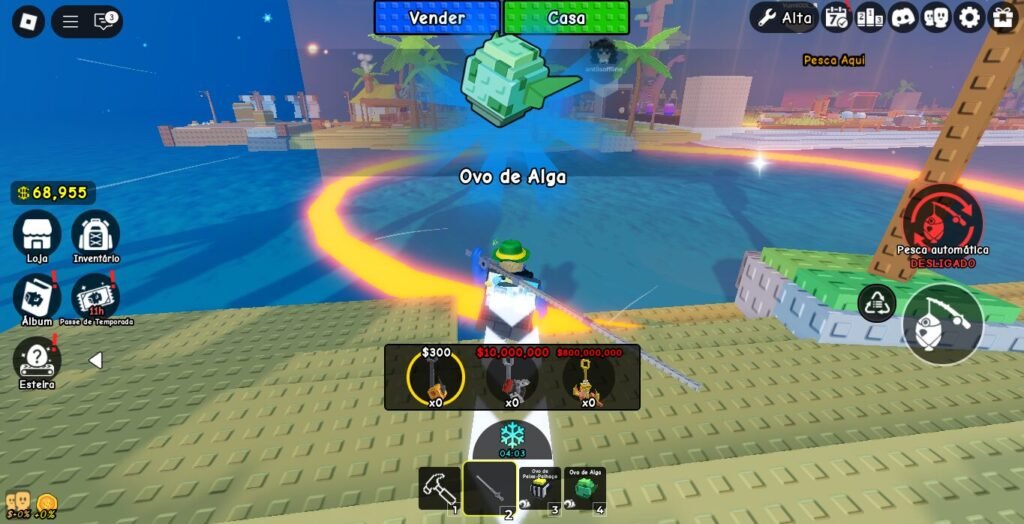Open the Roblox chat bubble
Viewport: 1024px width, 524px height.
[x=103, y=21]
